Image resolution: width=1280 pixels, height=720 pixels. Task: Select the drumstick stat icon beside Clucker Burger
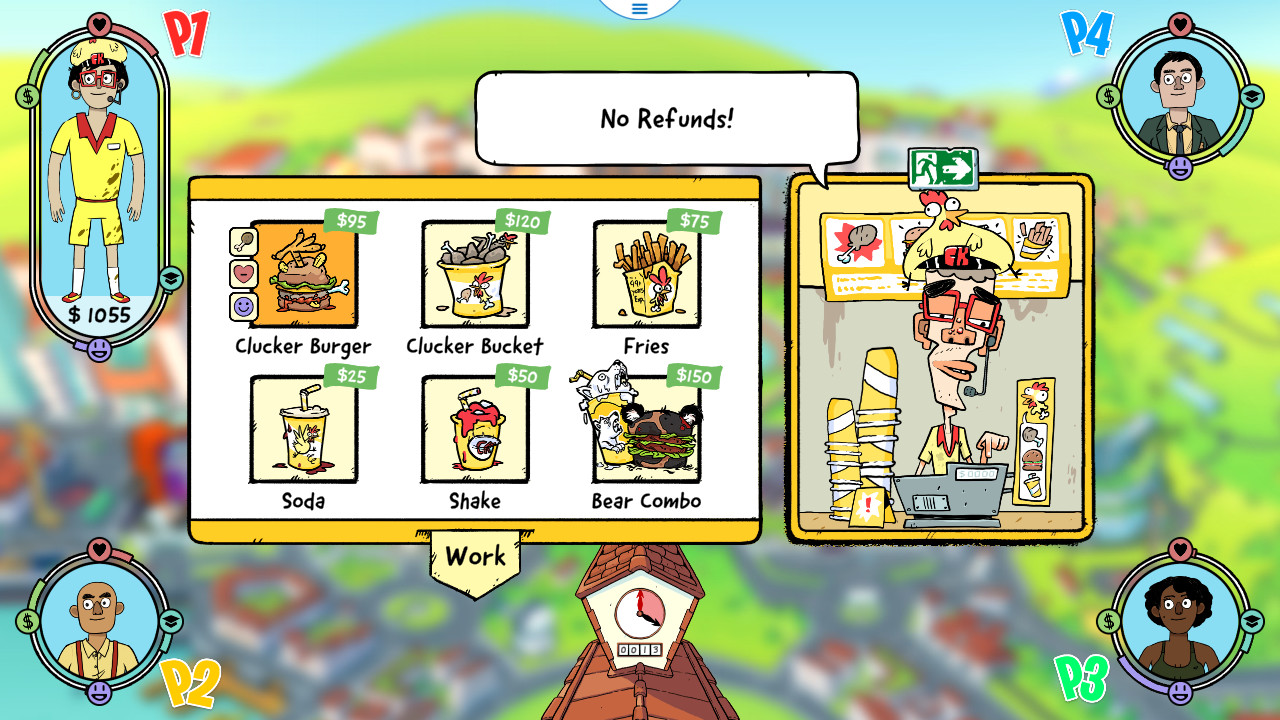pos(243,242)
